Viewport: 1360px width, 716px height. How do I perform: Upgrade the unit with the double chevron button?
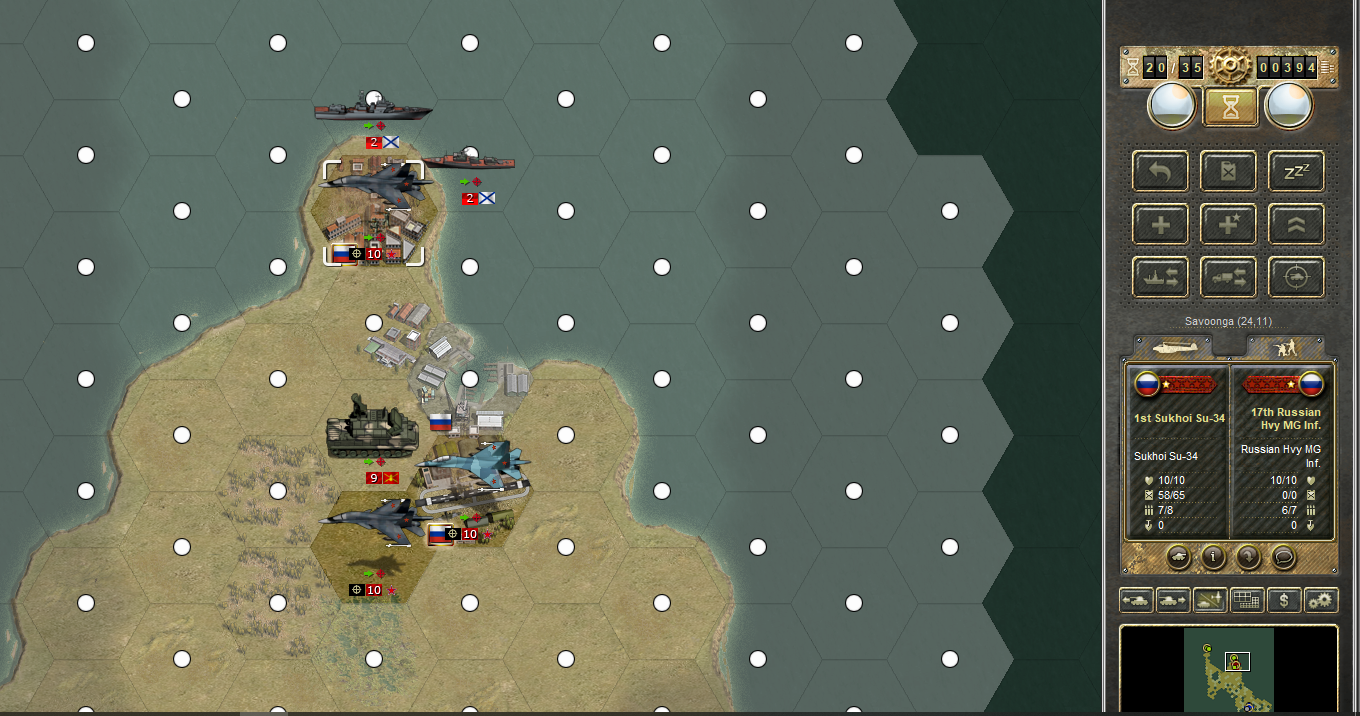click(1296, 224)
